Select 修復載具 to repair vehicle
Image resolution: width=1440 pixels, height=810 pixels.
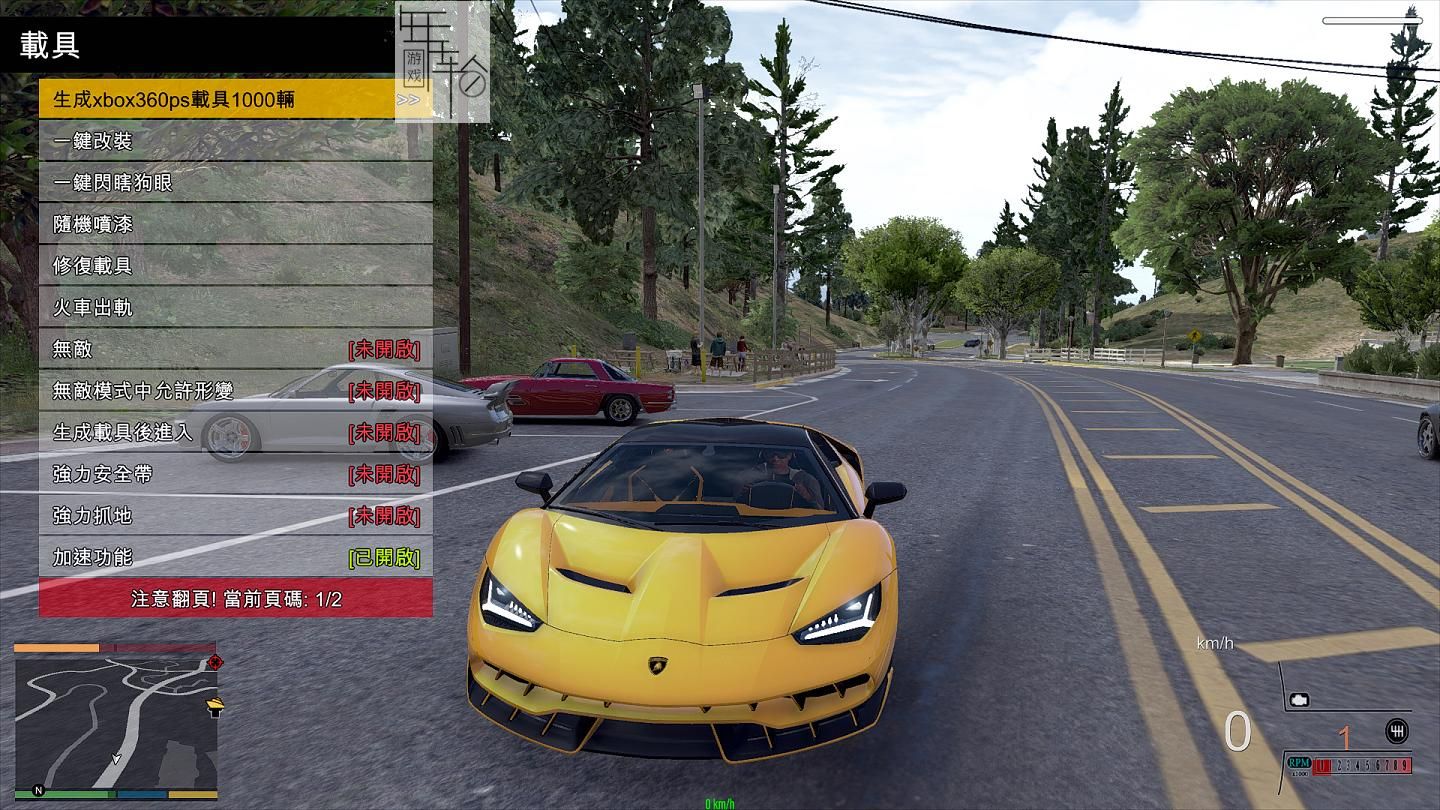[235, 266]
